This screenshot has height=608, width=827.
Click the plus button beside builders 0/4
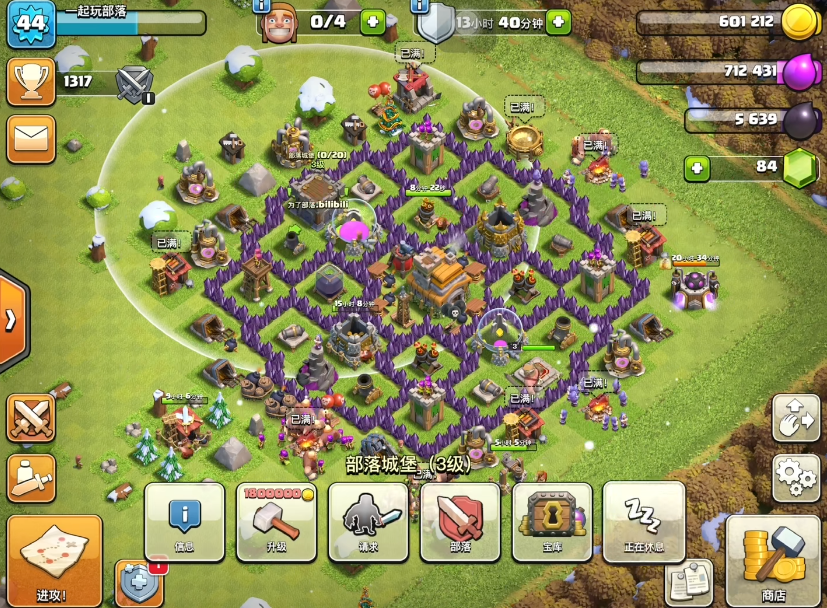tap(372, 22)
